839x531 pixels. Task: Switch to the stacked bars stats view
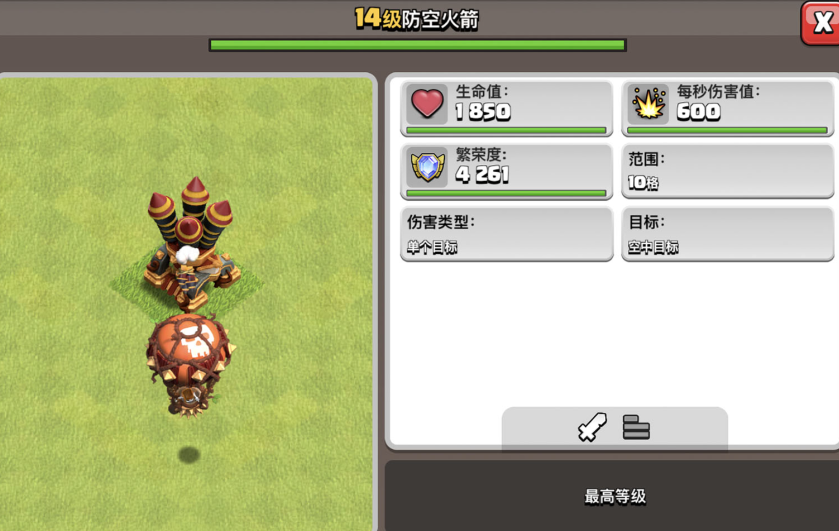(636, 428)
